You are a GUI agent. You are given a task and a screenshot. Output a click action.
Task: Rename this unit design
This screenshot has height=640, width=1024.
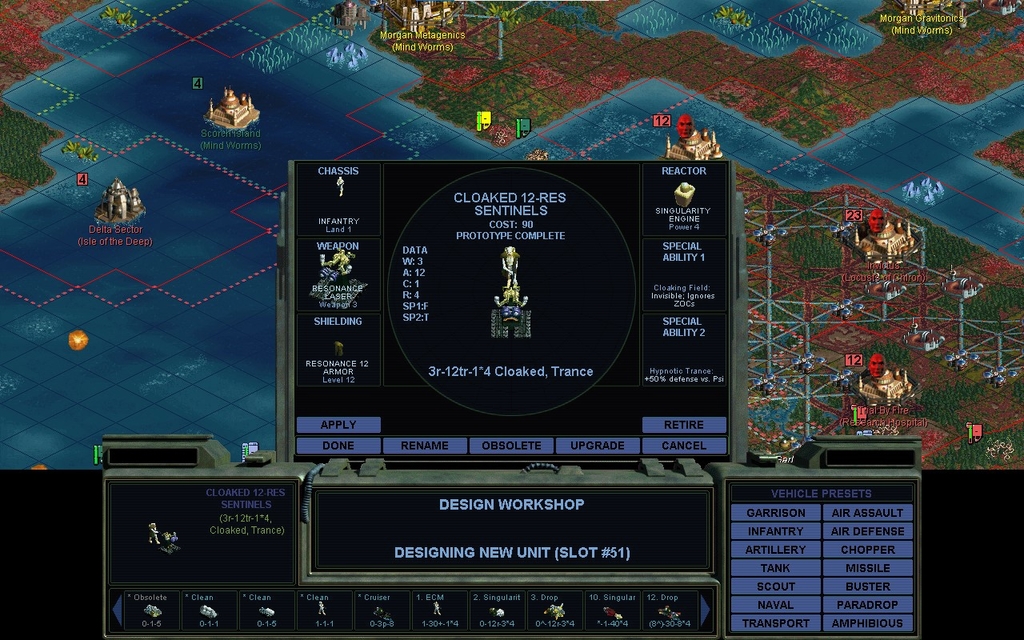(424, 446)
